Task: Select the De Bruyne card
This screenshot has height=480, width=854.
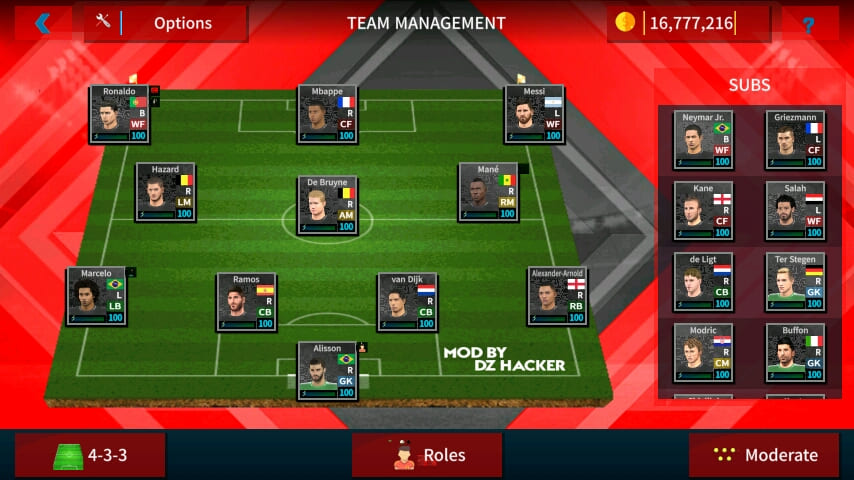Action: tap(327, 205)
